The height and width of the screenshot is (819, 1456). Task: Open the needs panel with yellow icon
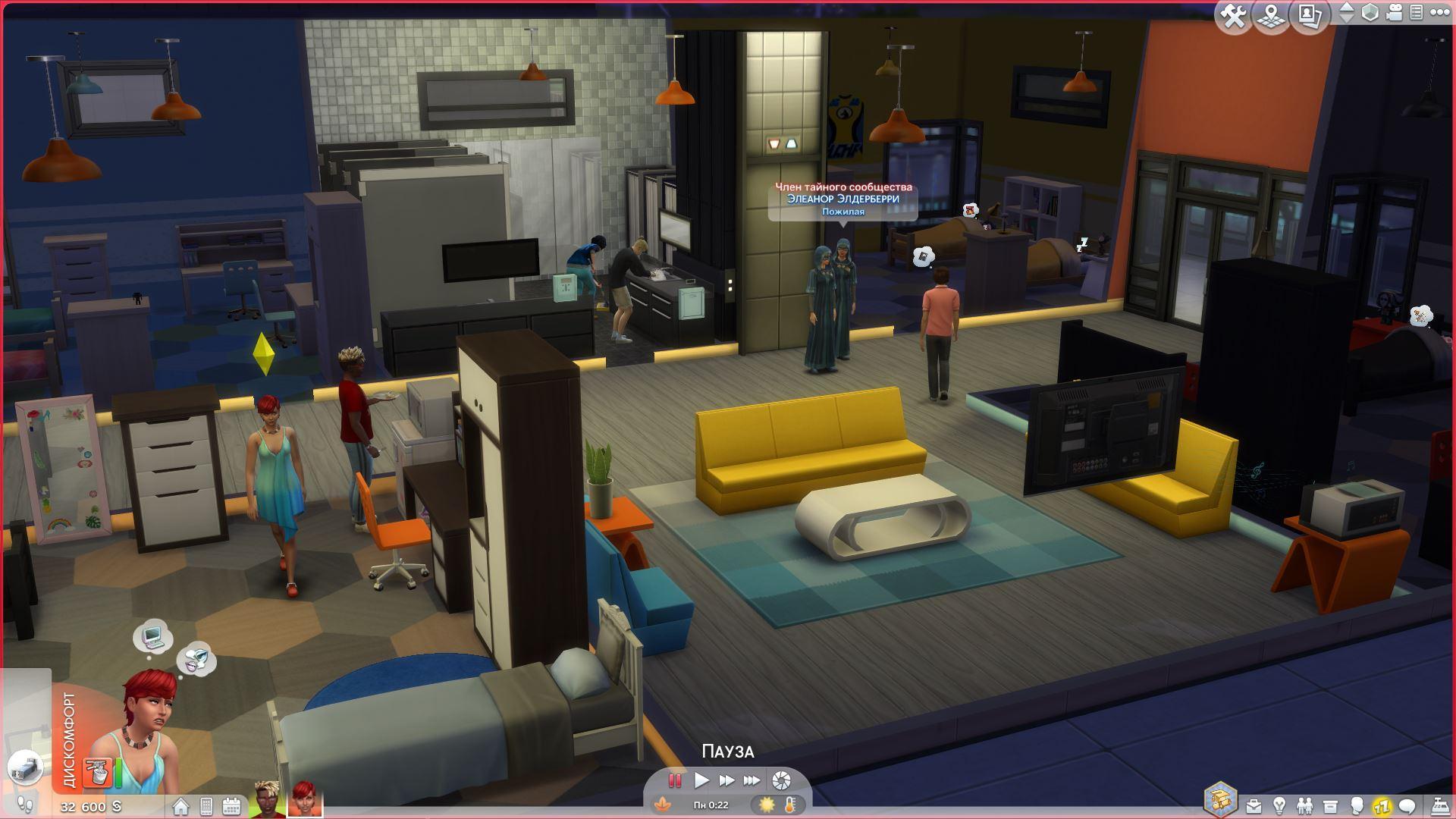pyautogui.click(x=1382, y=805)
